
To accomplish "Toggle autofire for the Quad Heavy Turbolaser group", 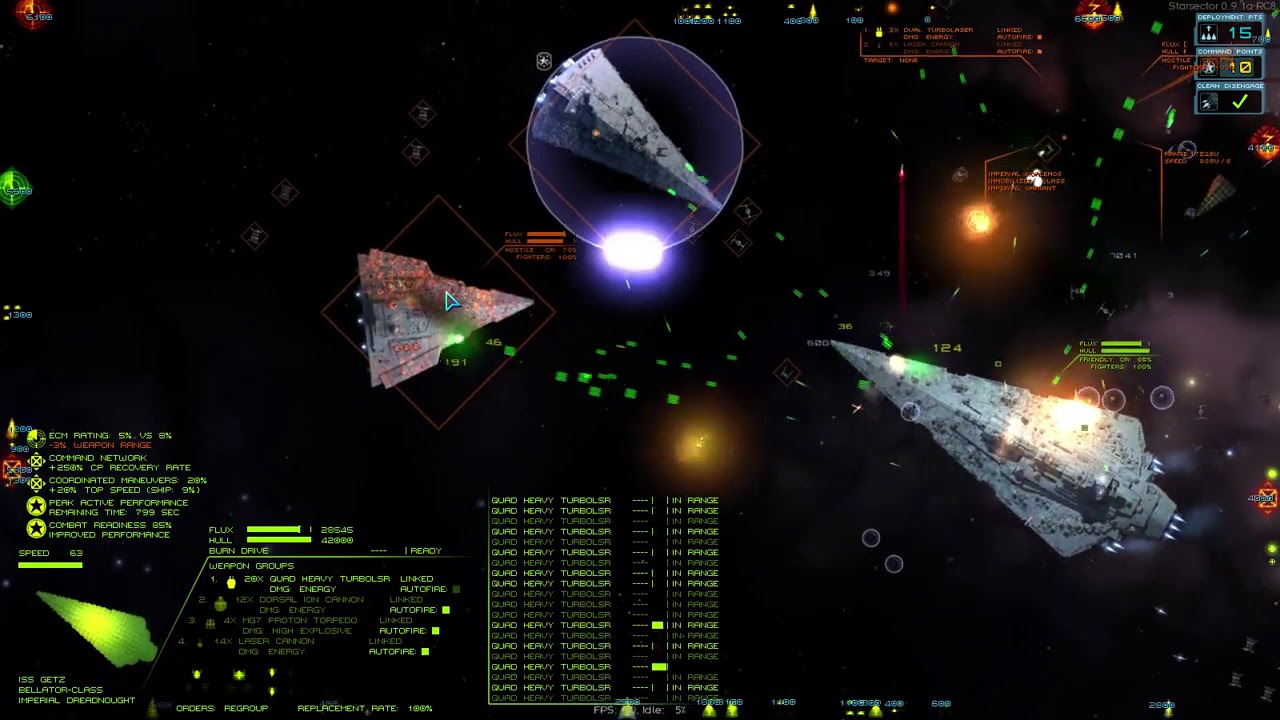I will coord(456,589).
